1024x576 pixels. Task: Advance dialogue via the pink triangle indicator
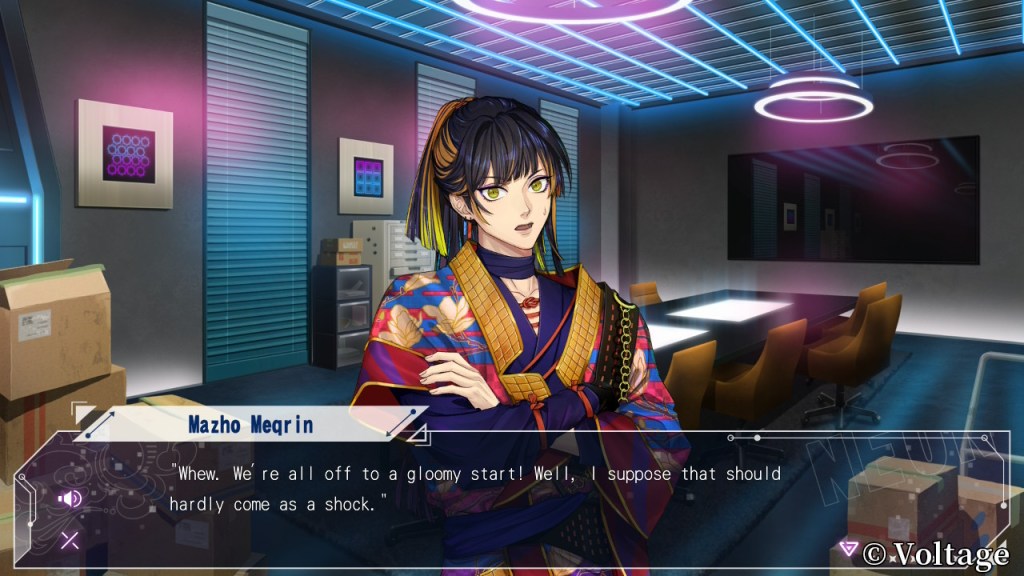[x=848, y=548]
